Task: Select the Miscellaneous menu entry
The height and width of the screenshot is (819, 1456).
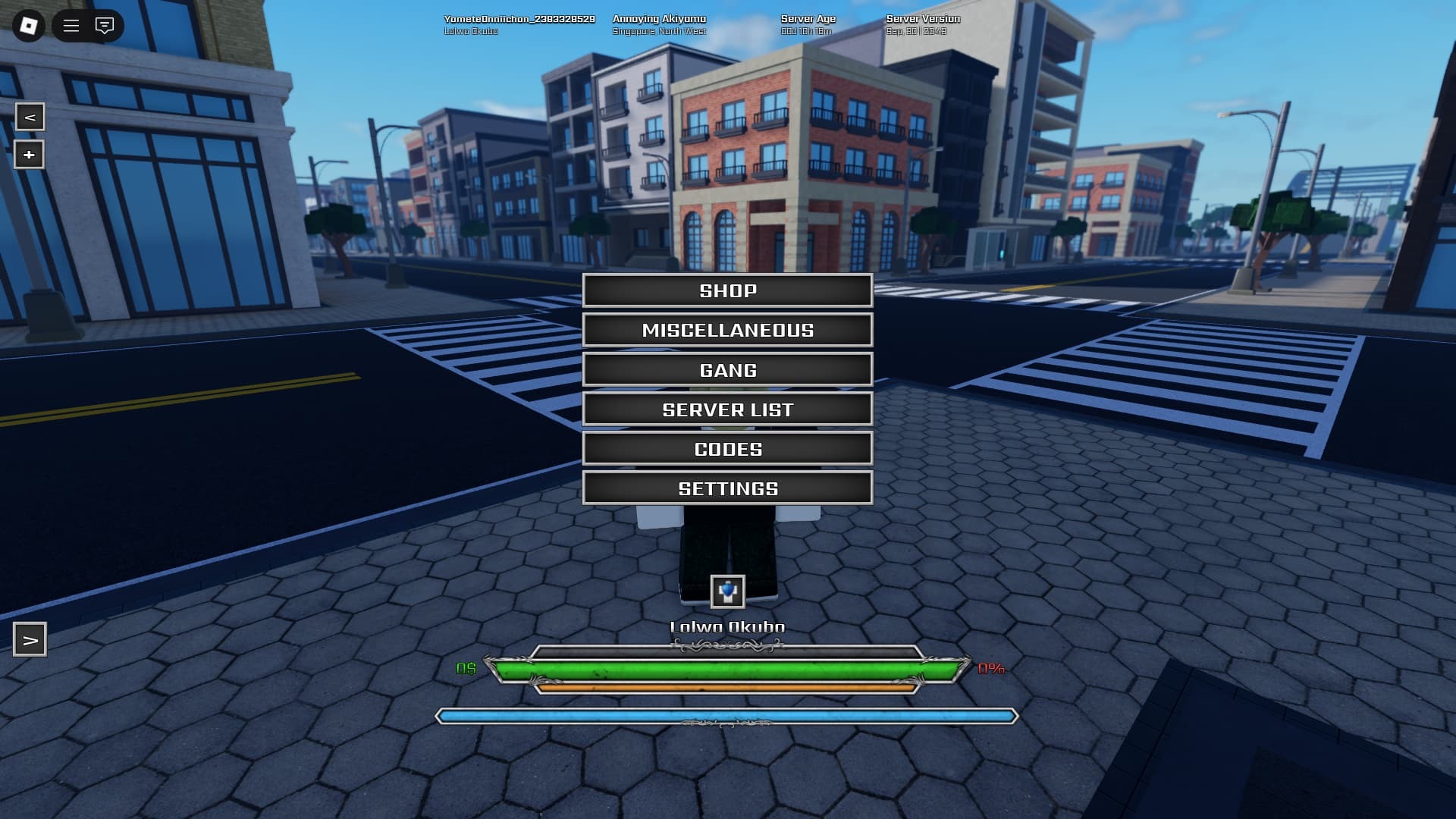Action: [727, 330]
